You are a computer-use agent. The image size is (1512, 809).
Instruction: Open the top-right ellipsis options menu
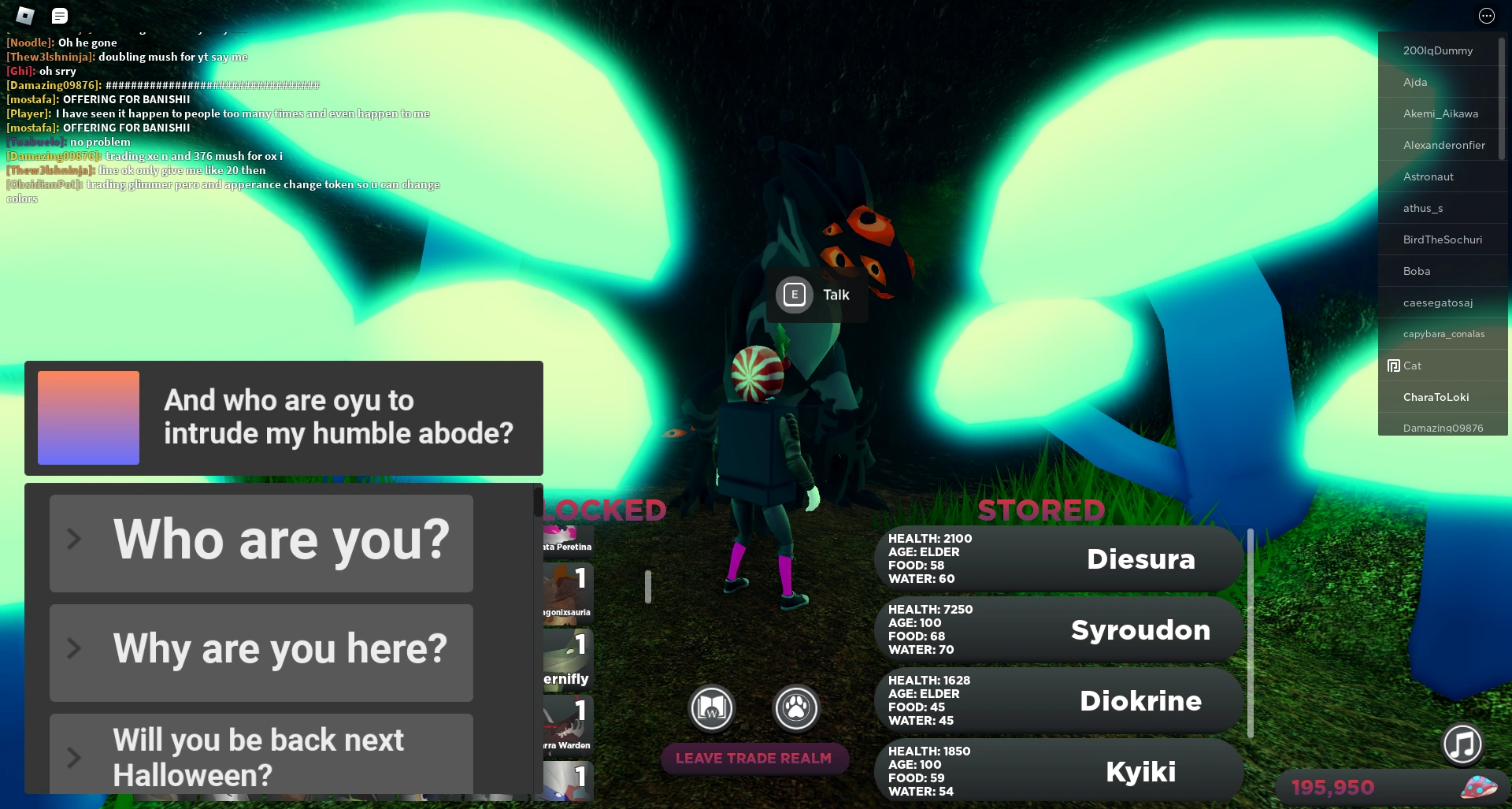pos(1486,15)
